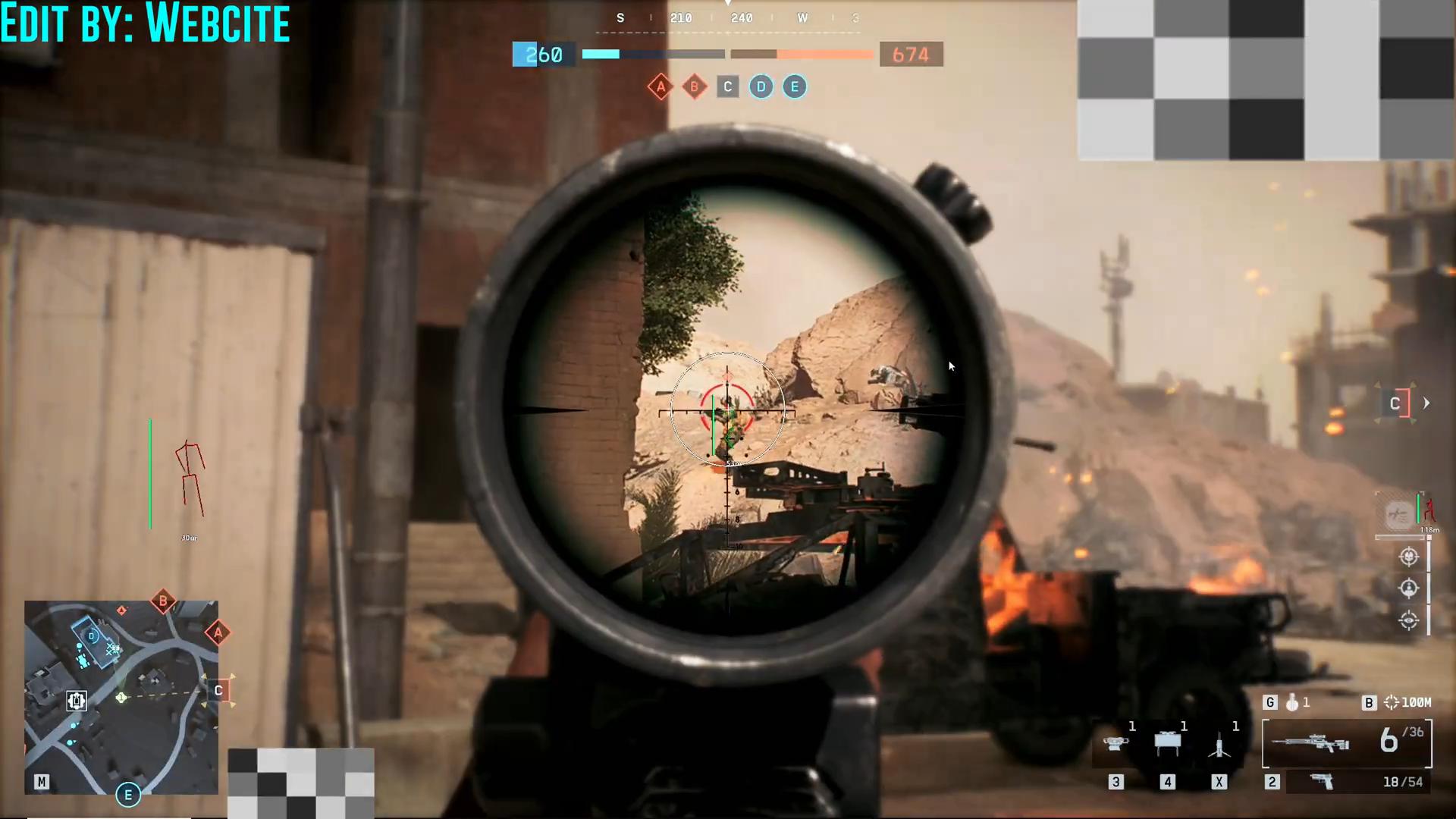
Task: Select the vehicle station icon on minimap
Action: [x=76, y=701]
